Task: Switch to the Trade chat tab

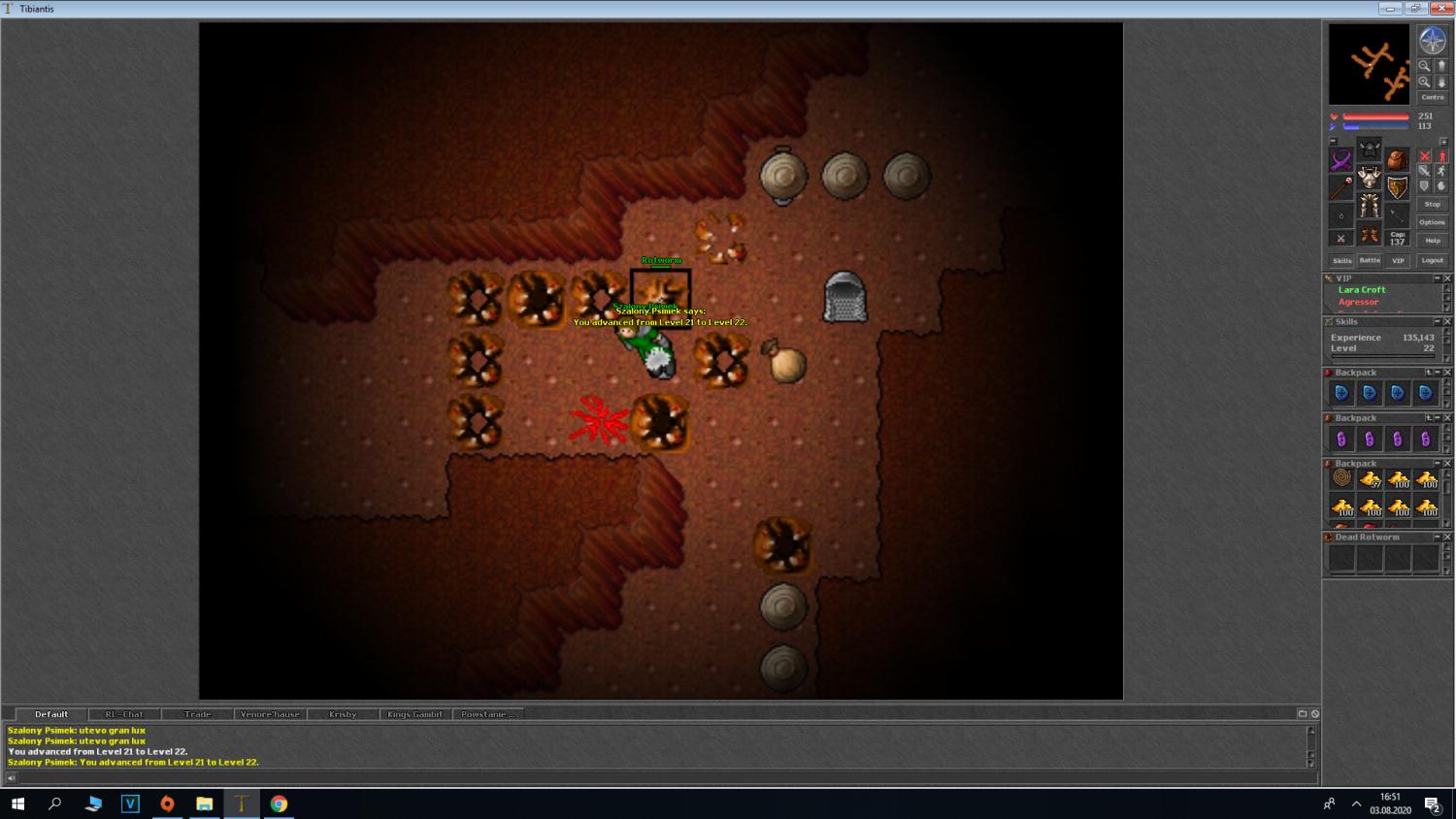Action: click(x=197, y=714)
